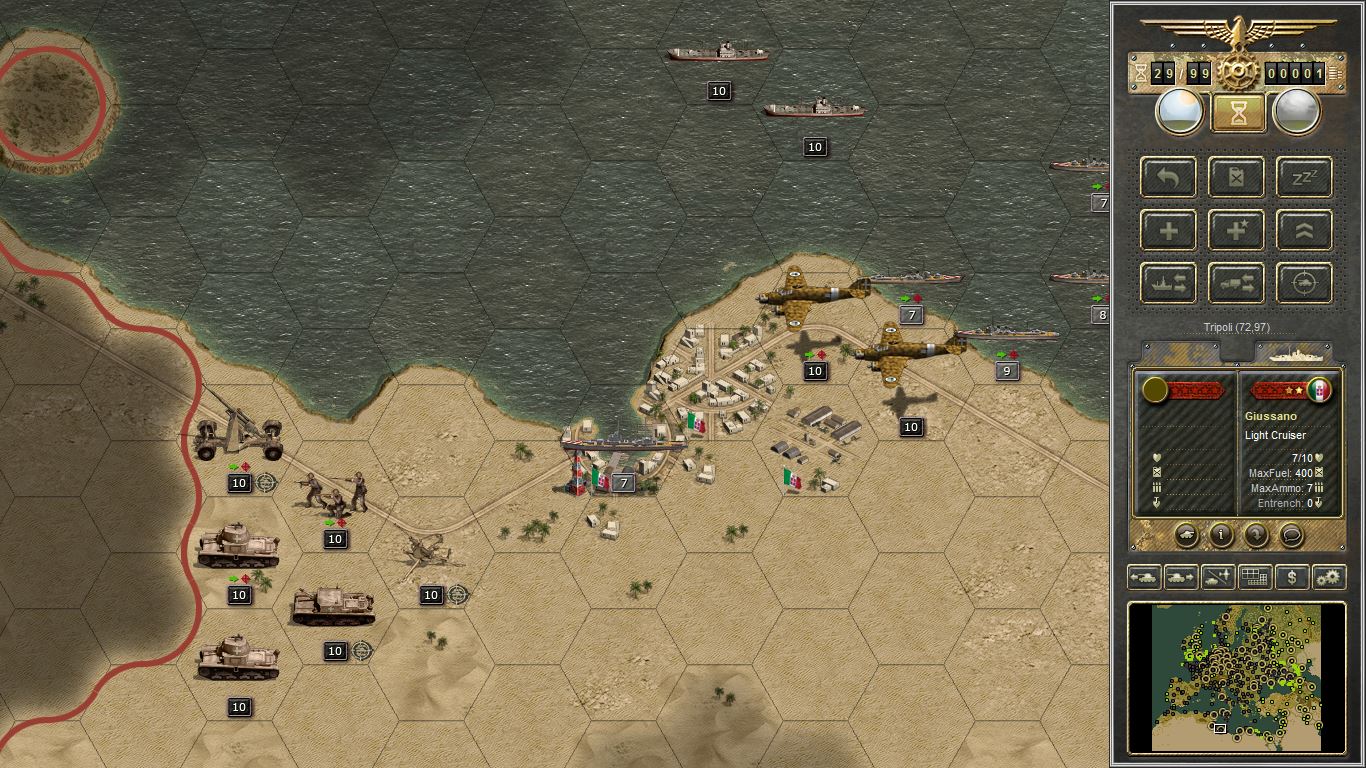Click the plain plus reinforcement button
This screenshot has width=1366, height=768.
click(x=1169, y=230)
